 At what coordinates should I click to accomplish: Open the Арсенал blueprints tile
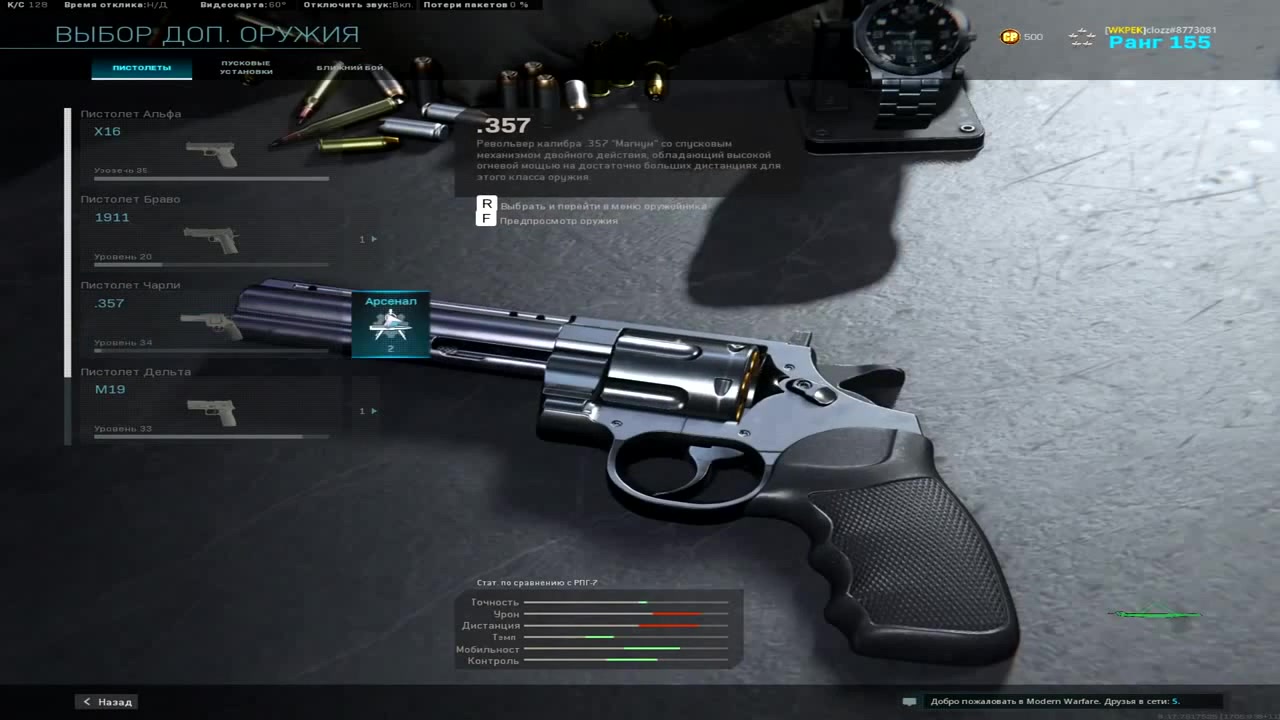click(390, 323)
